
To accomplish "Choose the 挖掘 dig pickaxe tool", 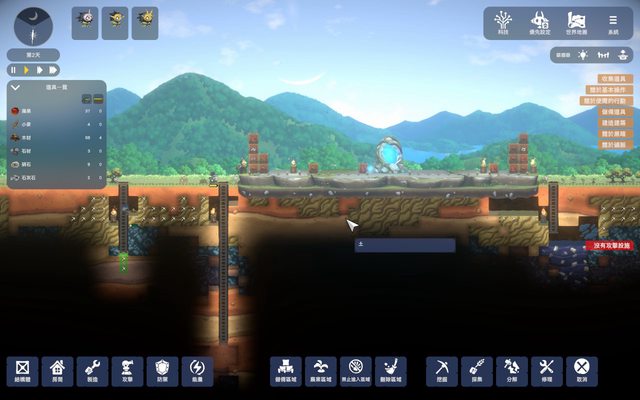I will coord(442,369).
